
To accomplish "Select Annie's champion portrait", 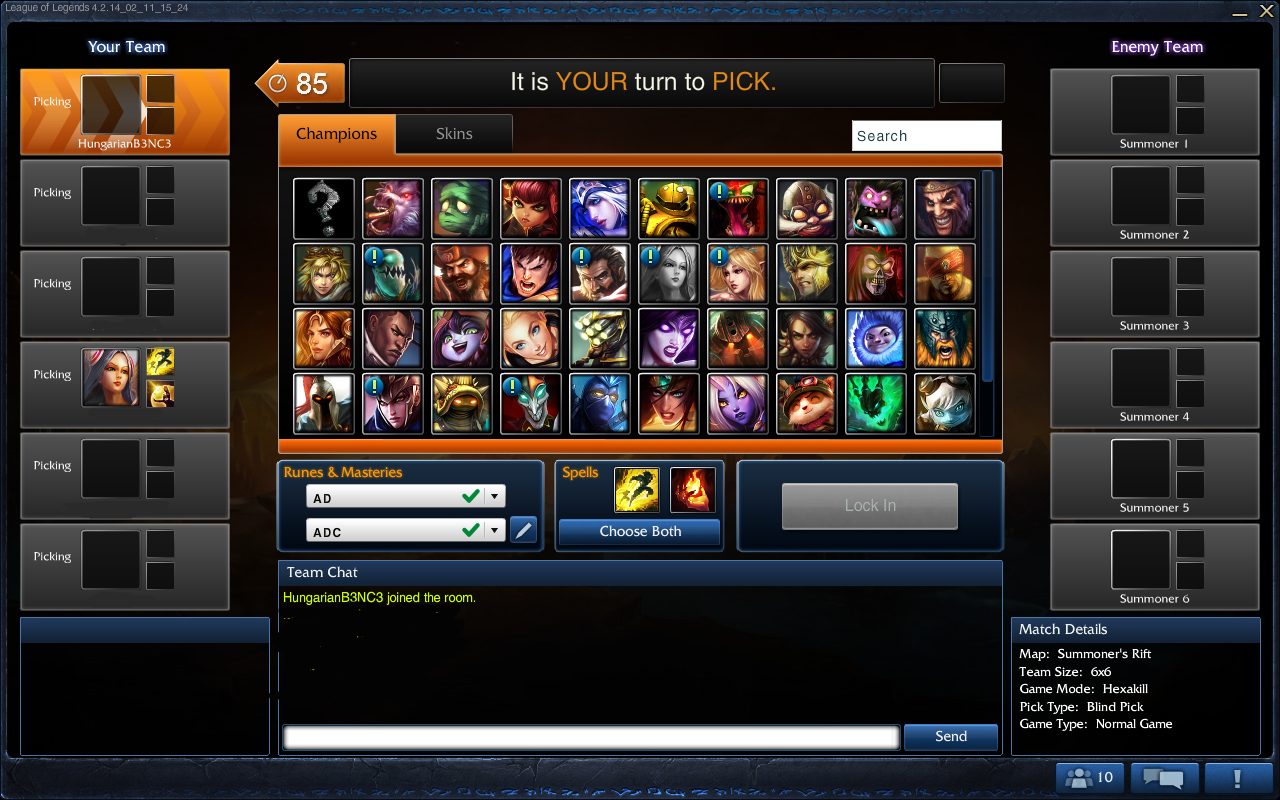I will [x=531, y=209].
